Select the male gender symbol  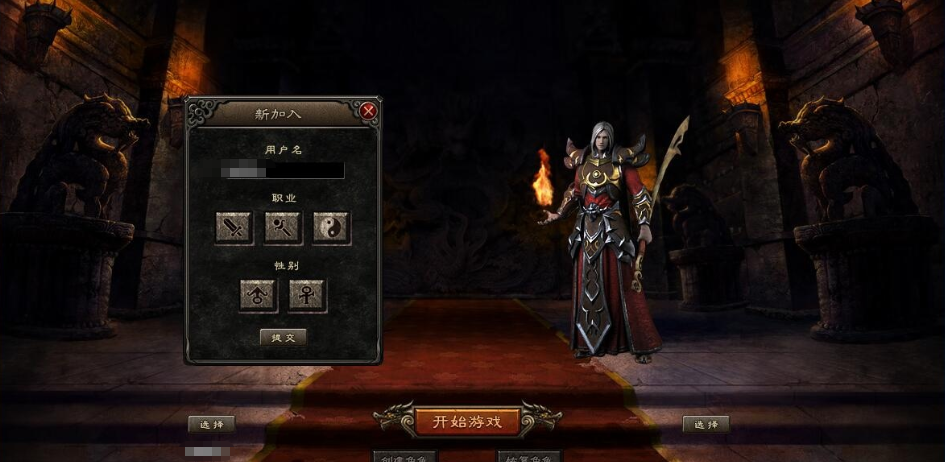click(x=258, y=295)
